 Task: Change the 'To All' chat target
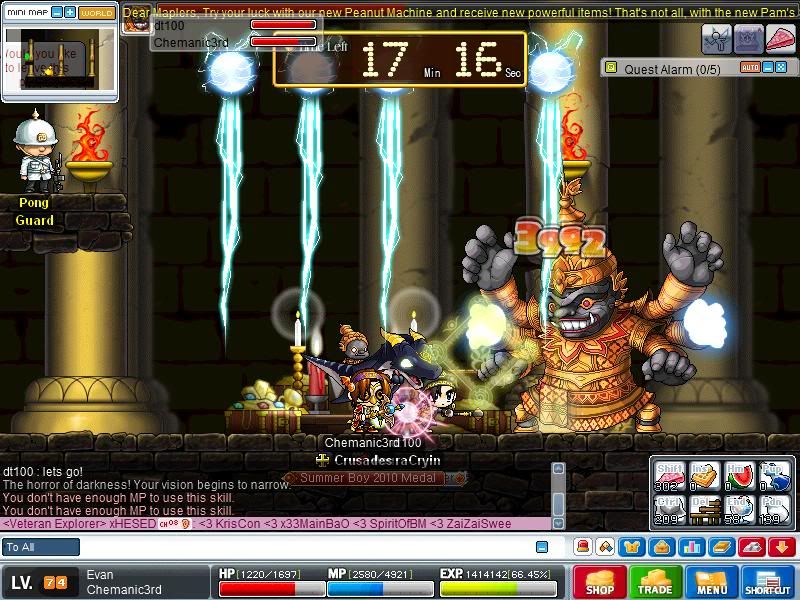tap(41, 547)
